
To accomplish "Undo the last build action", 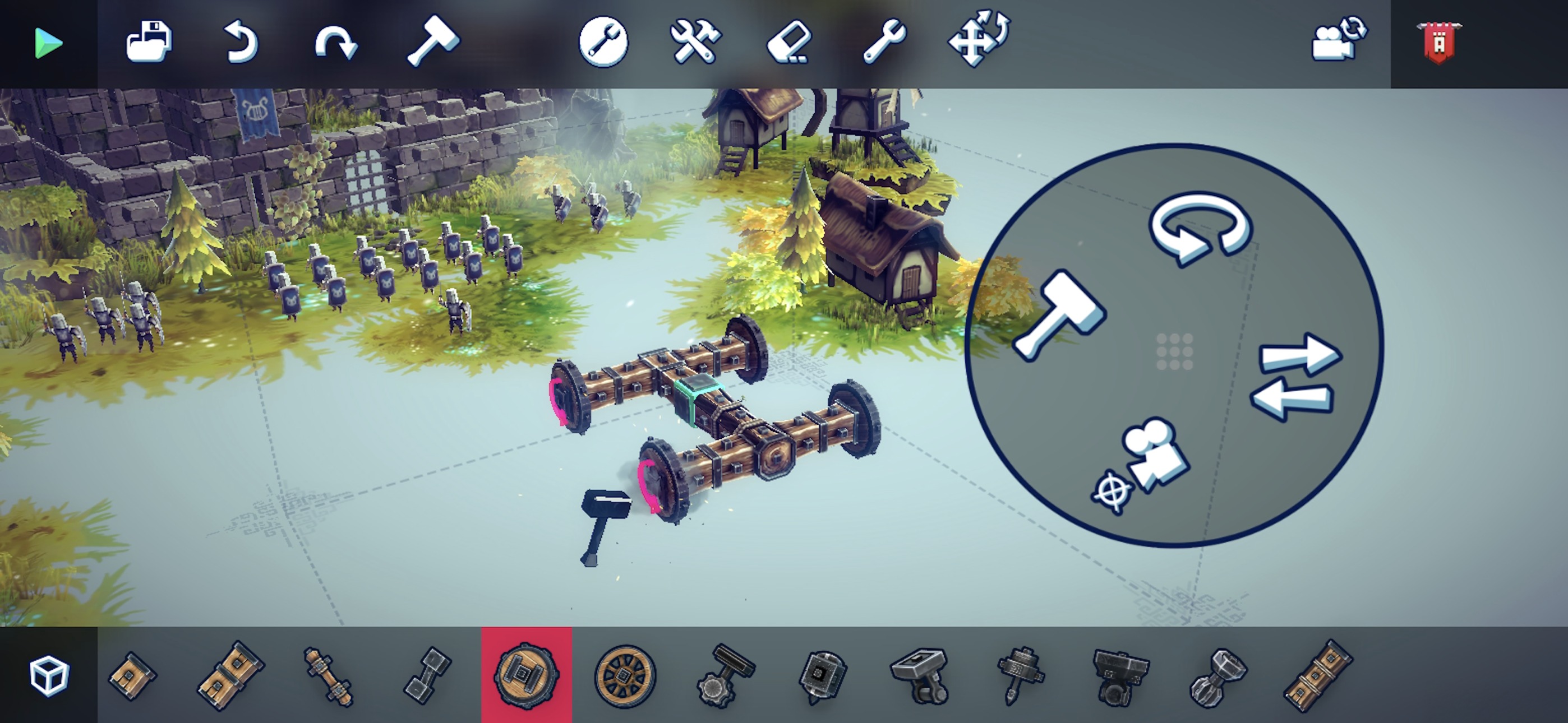I will click(242, 43).
